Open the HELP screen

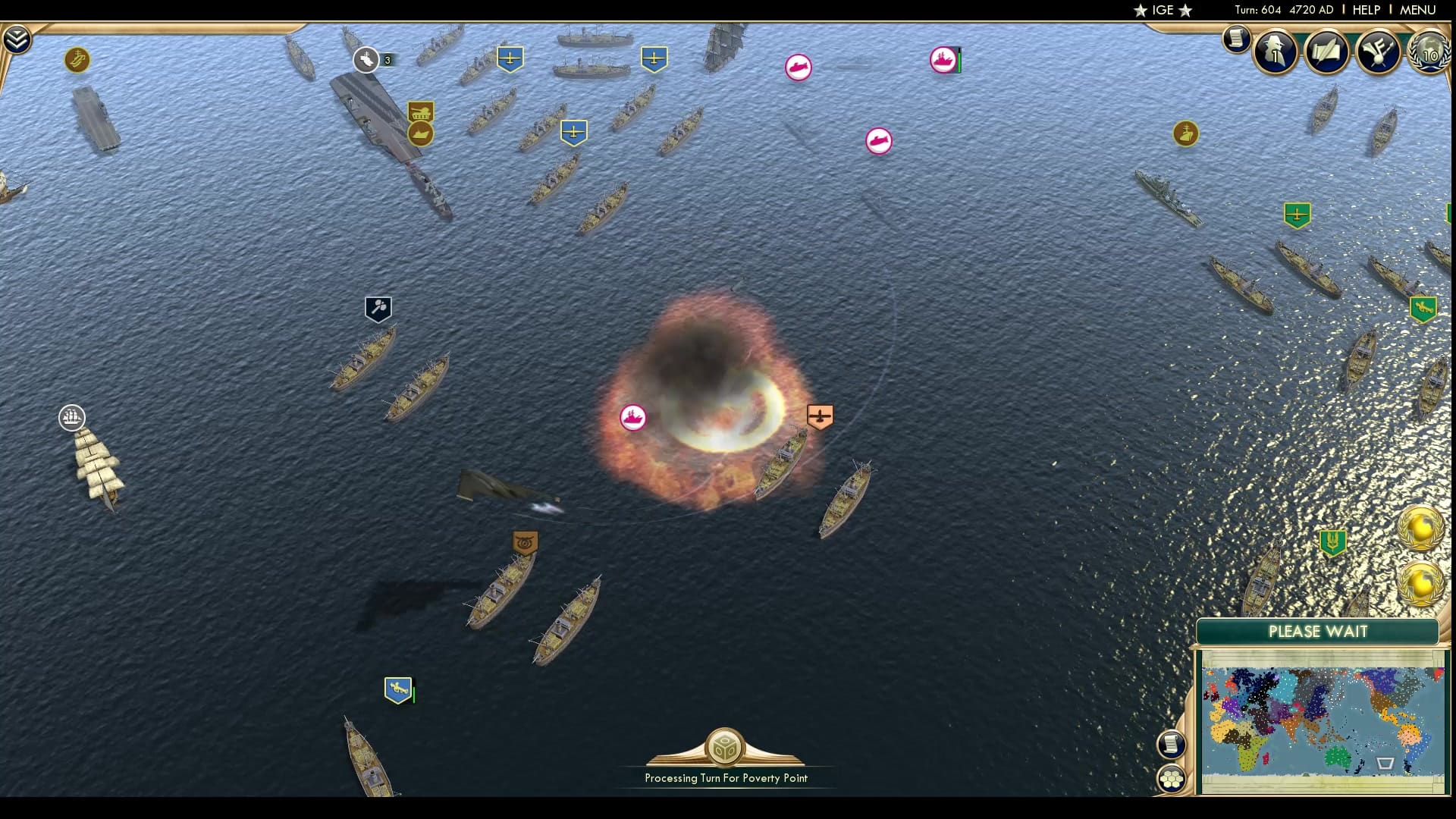[x=1365, y=10]
